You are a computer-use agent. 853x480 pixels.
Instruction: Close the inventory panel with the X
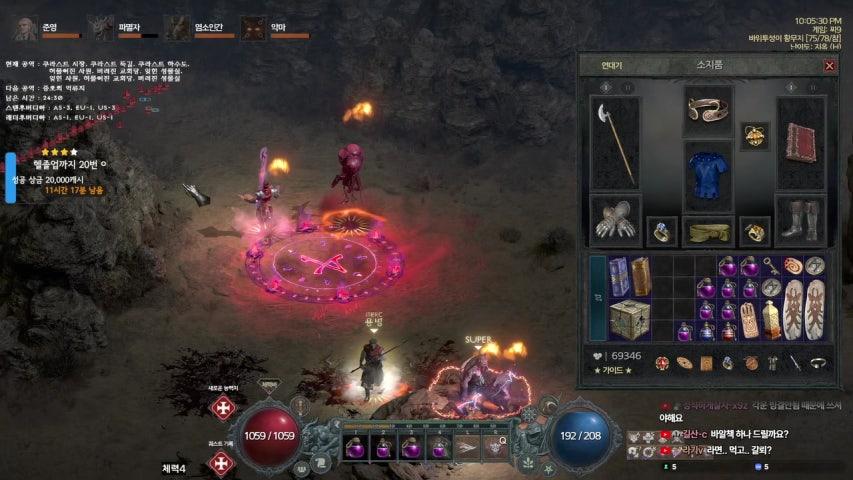[829, 66]
